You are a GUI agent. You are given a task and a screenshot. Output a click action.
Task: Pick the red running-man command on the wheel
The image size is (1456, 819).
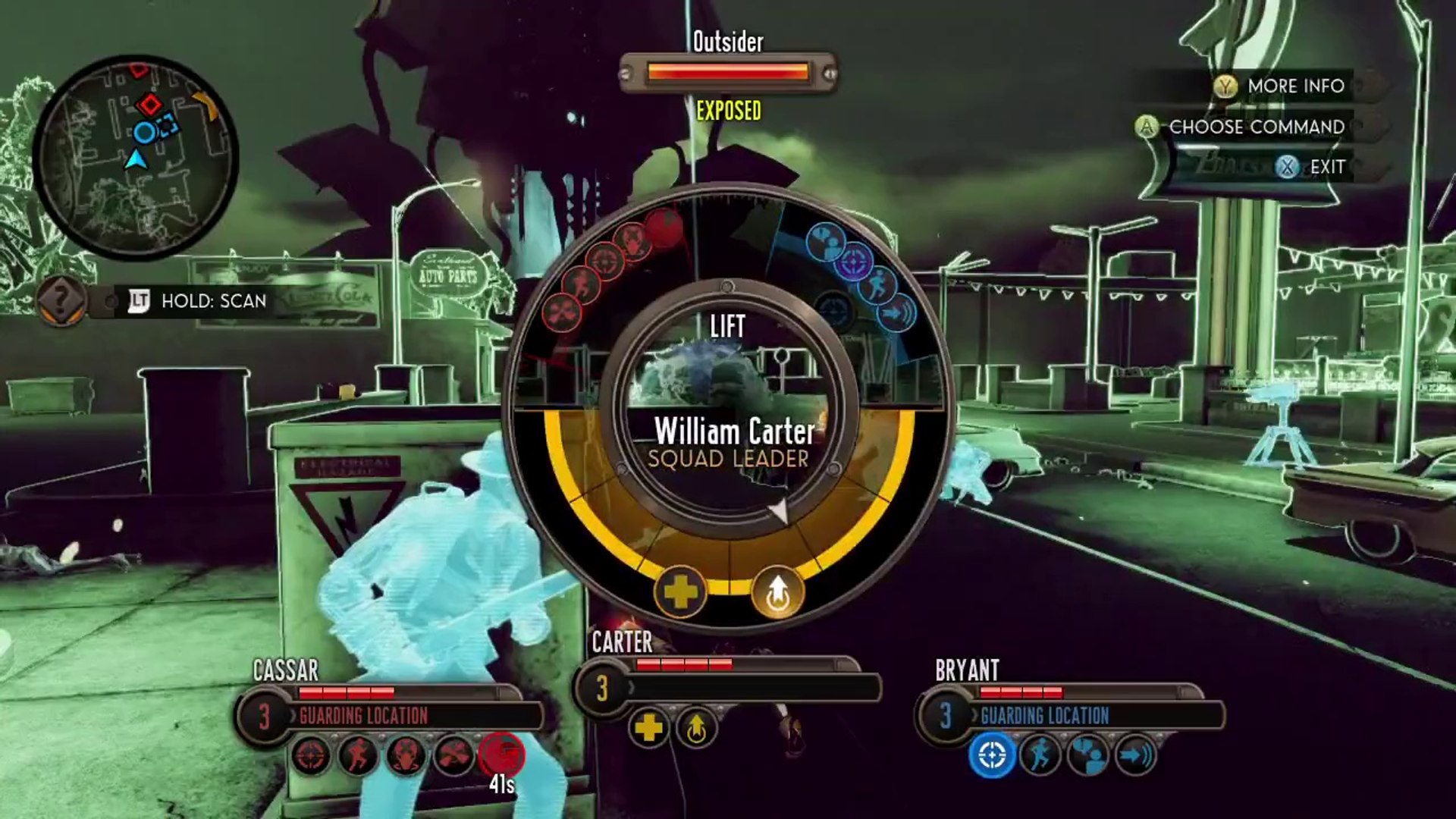pos(581,284)
